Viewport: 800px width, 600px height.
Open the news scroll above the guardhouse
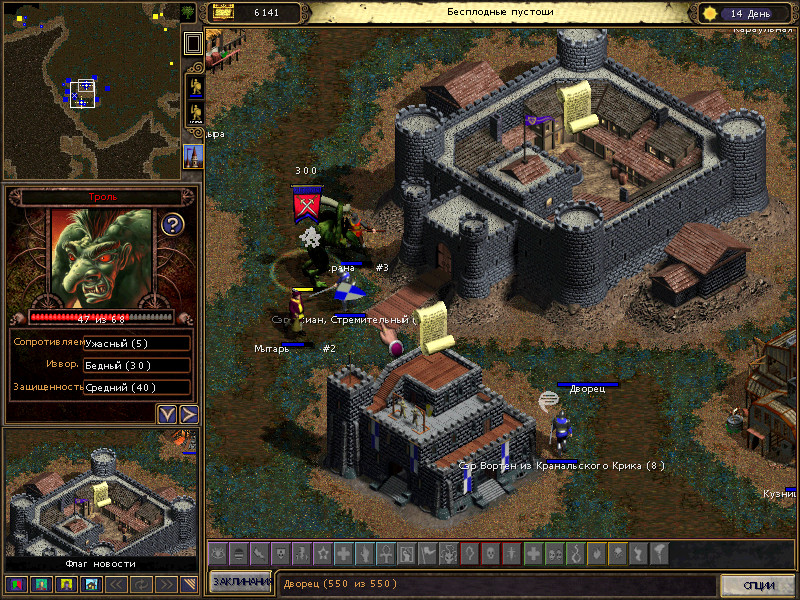pyautogui.click(x=432, y=328)
